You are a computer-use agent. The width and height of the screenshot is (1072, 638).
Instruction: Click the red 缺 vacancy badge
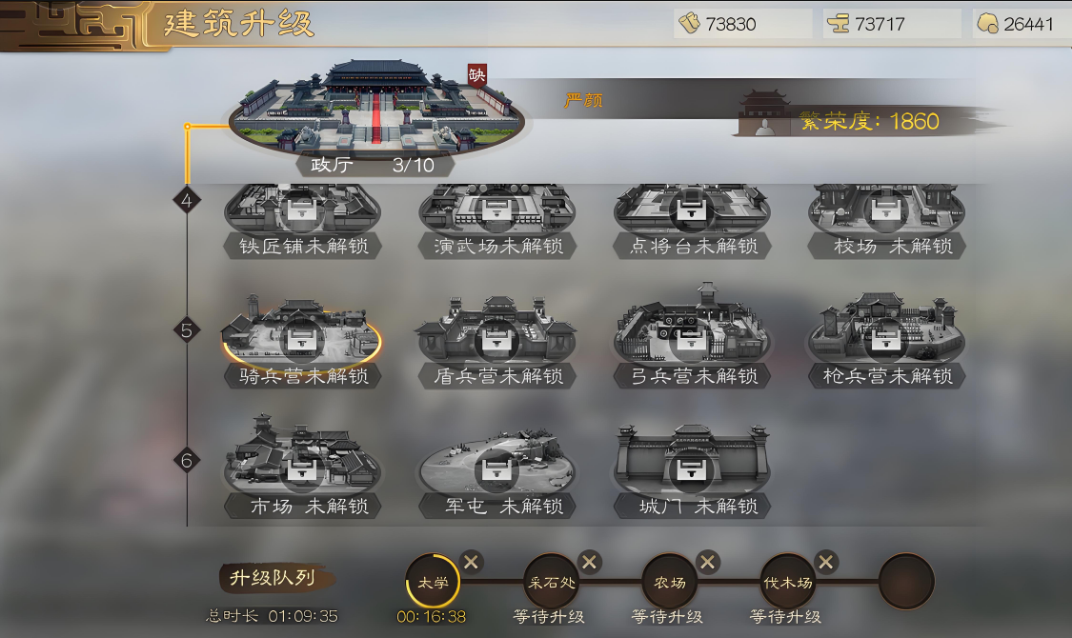tap(477, 75)
